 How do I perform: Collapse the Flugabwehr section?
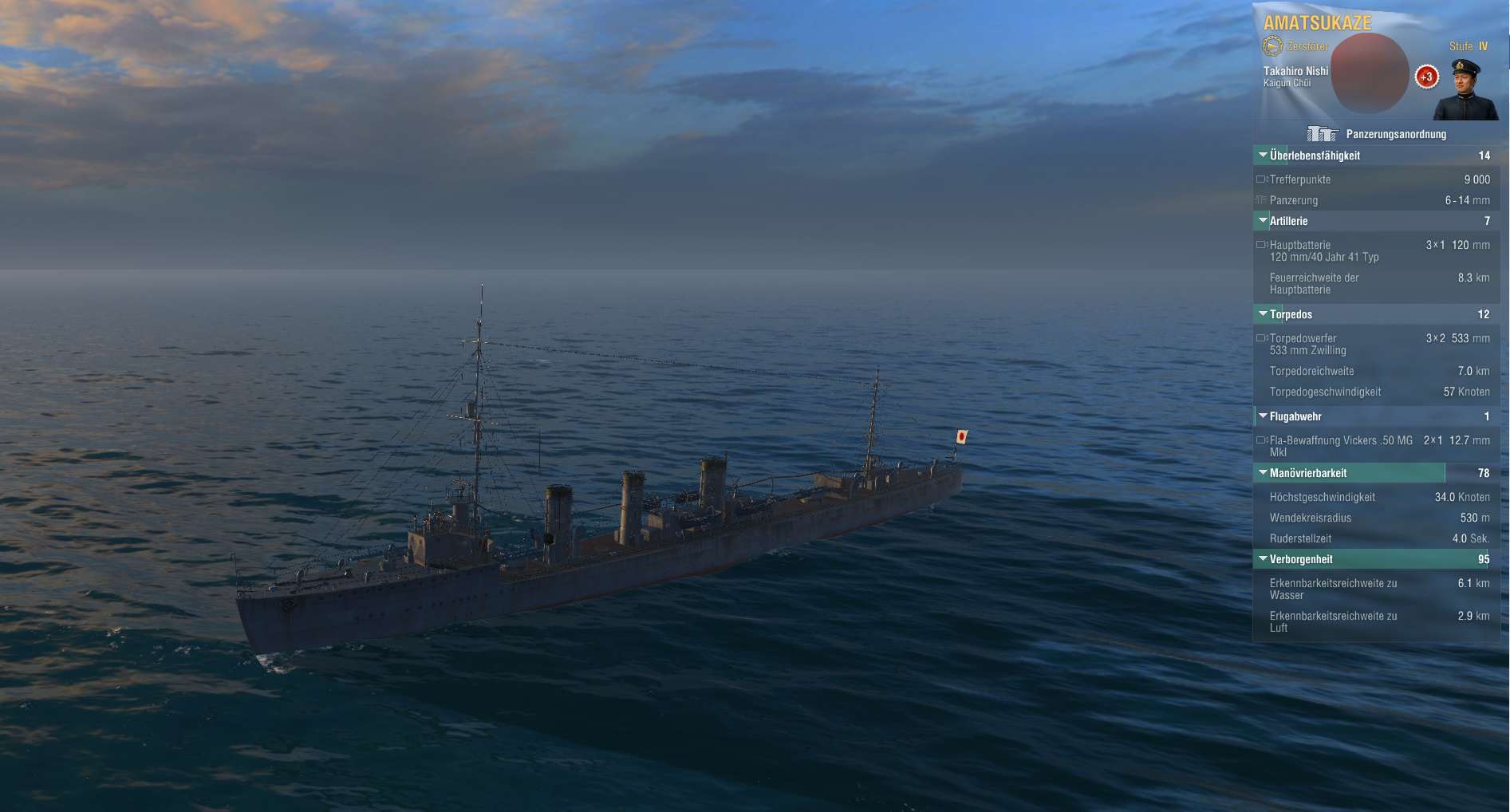tap(1263, 416)
